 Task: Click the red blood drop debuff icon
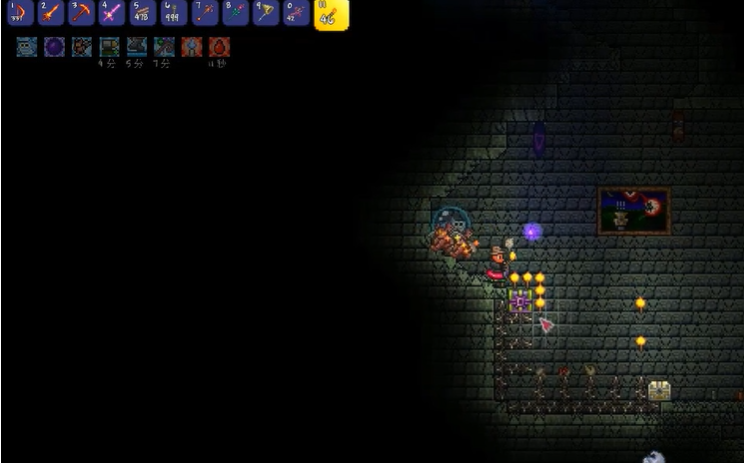[x=219, y=47]
